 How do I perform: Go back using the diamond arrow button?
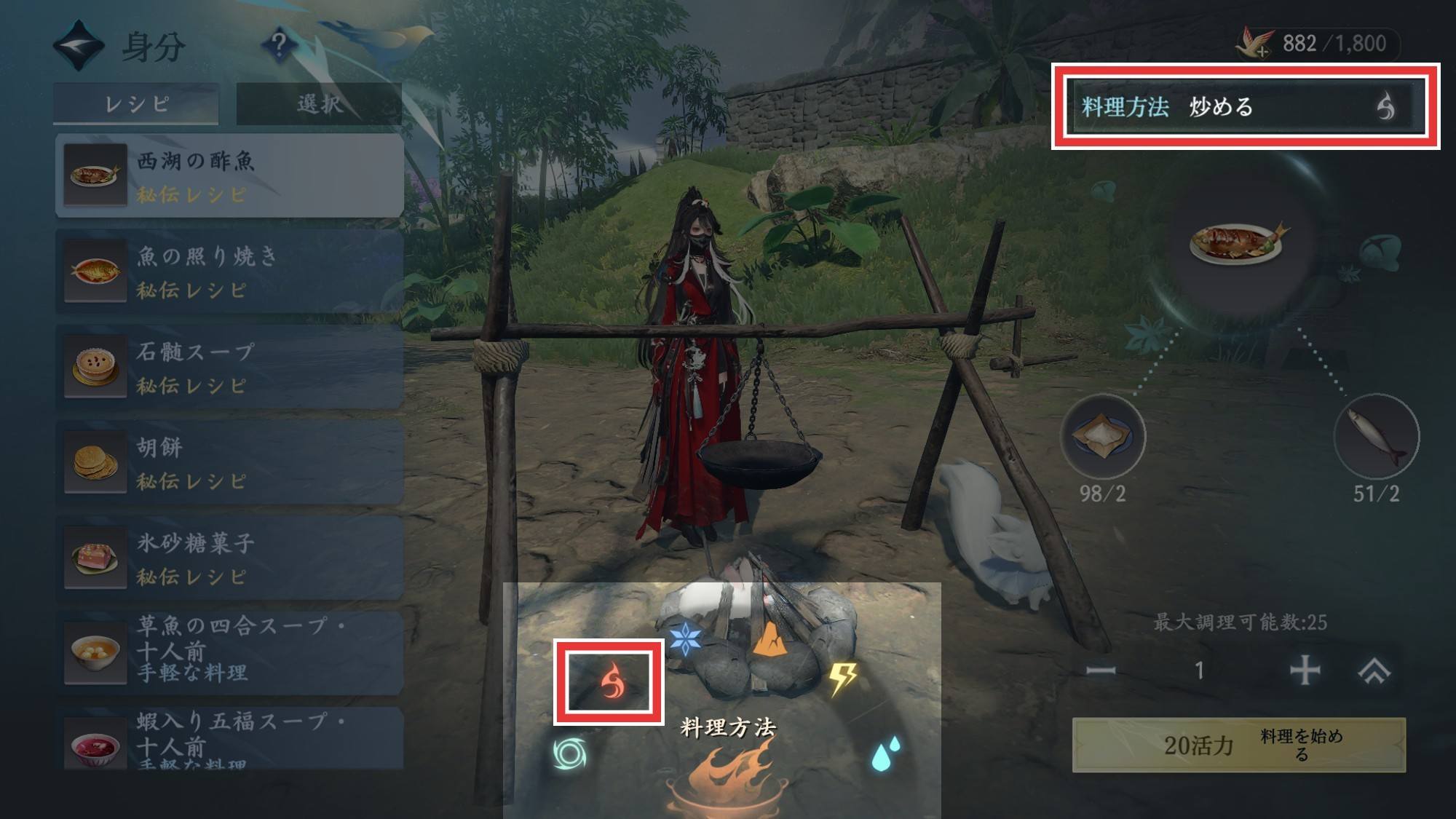79,46
